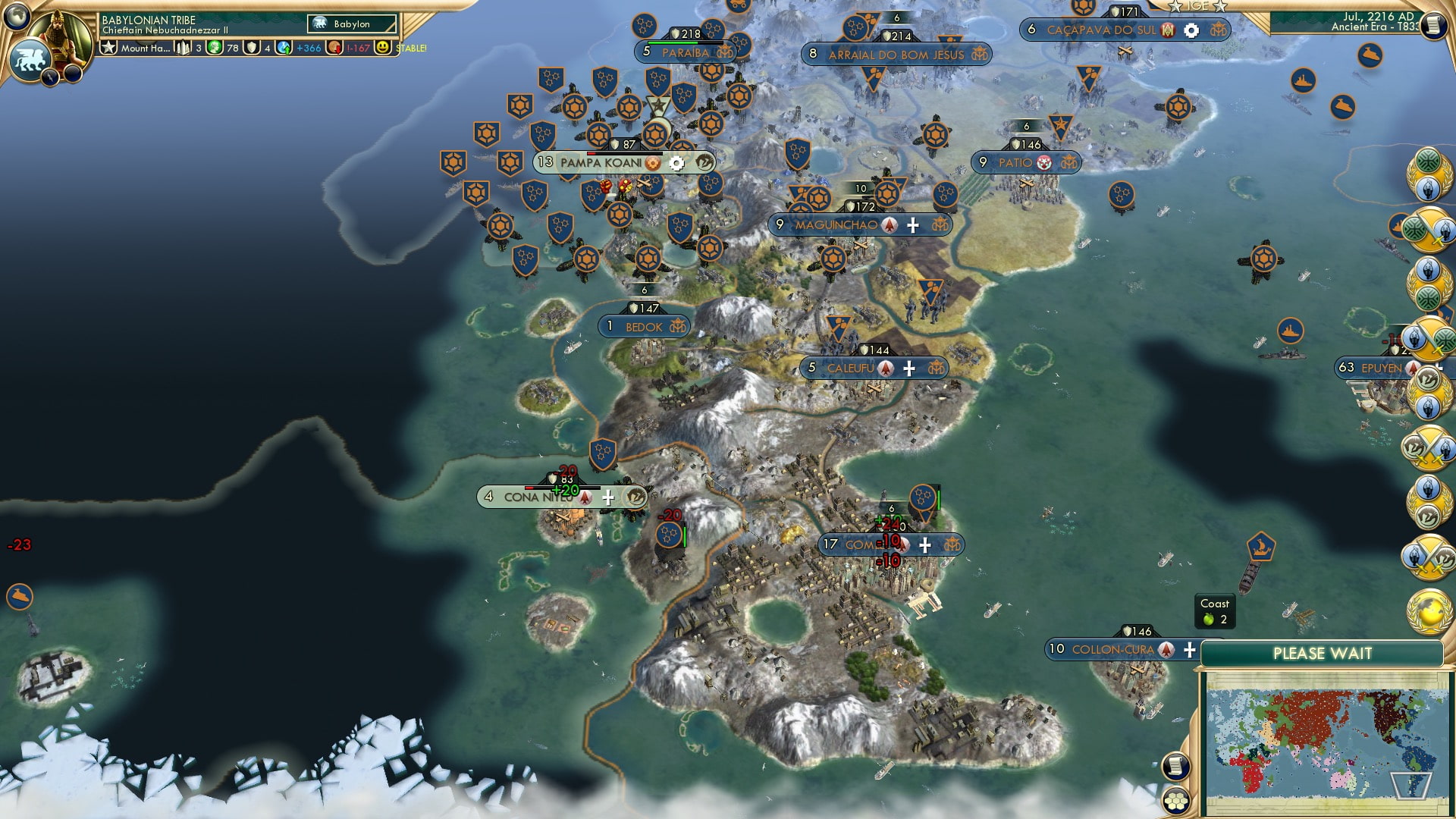This screenshot has height=819, width=1456.
Task: Click the gear icon on Caçapava do Sul's banner
Action: click(1190, 30)
